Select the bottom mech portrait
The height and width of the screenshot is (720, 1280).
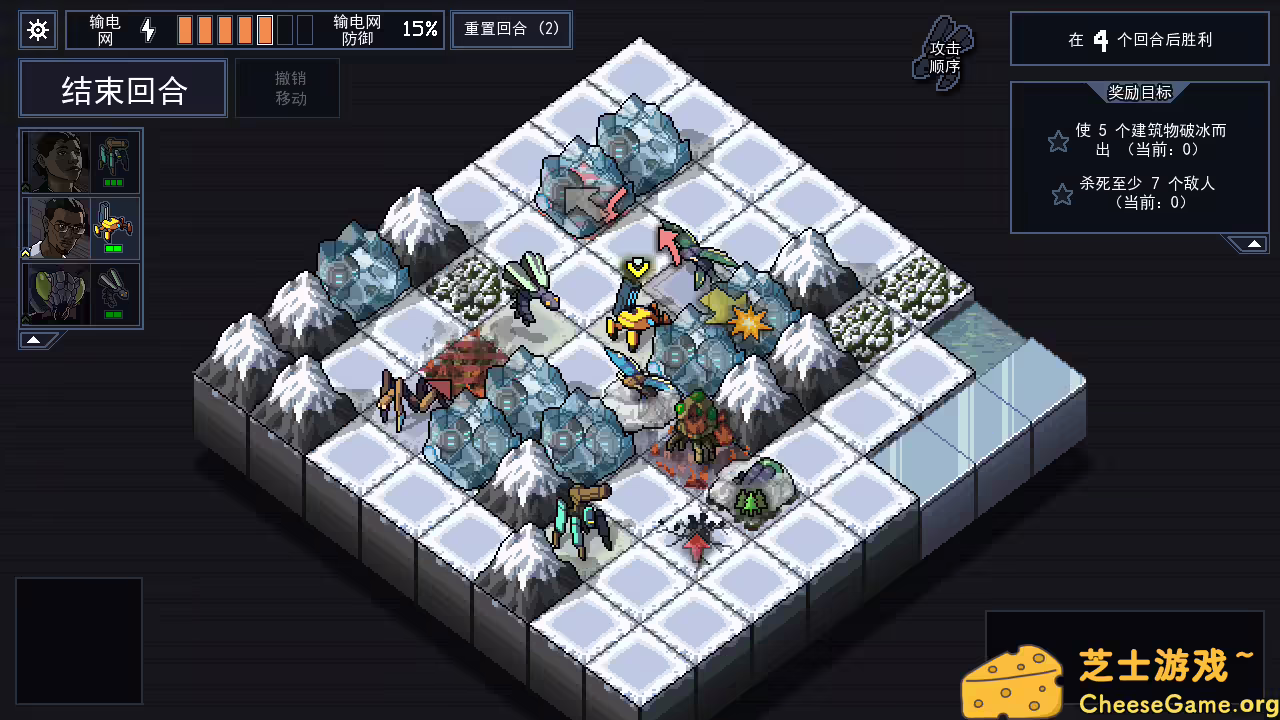[x=55, y=293]
